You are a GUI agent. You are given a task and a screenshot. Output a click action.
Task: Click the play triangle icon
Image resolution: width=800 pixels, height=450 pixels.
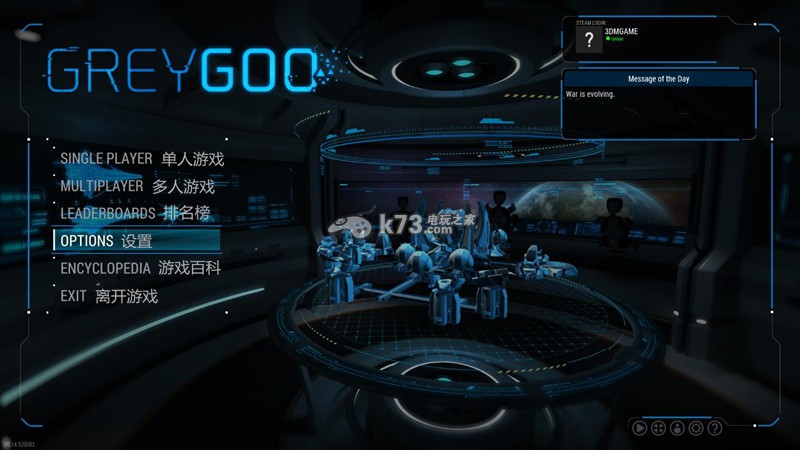tap(639, 428)
